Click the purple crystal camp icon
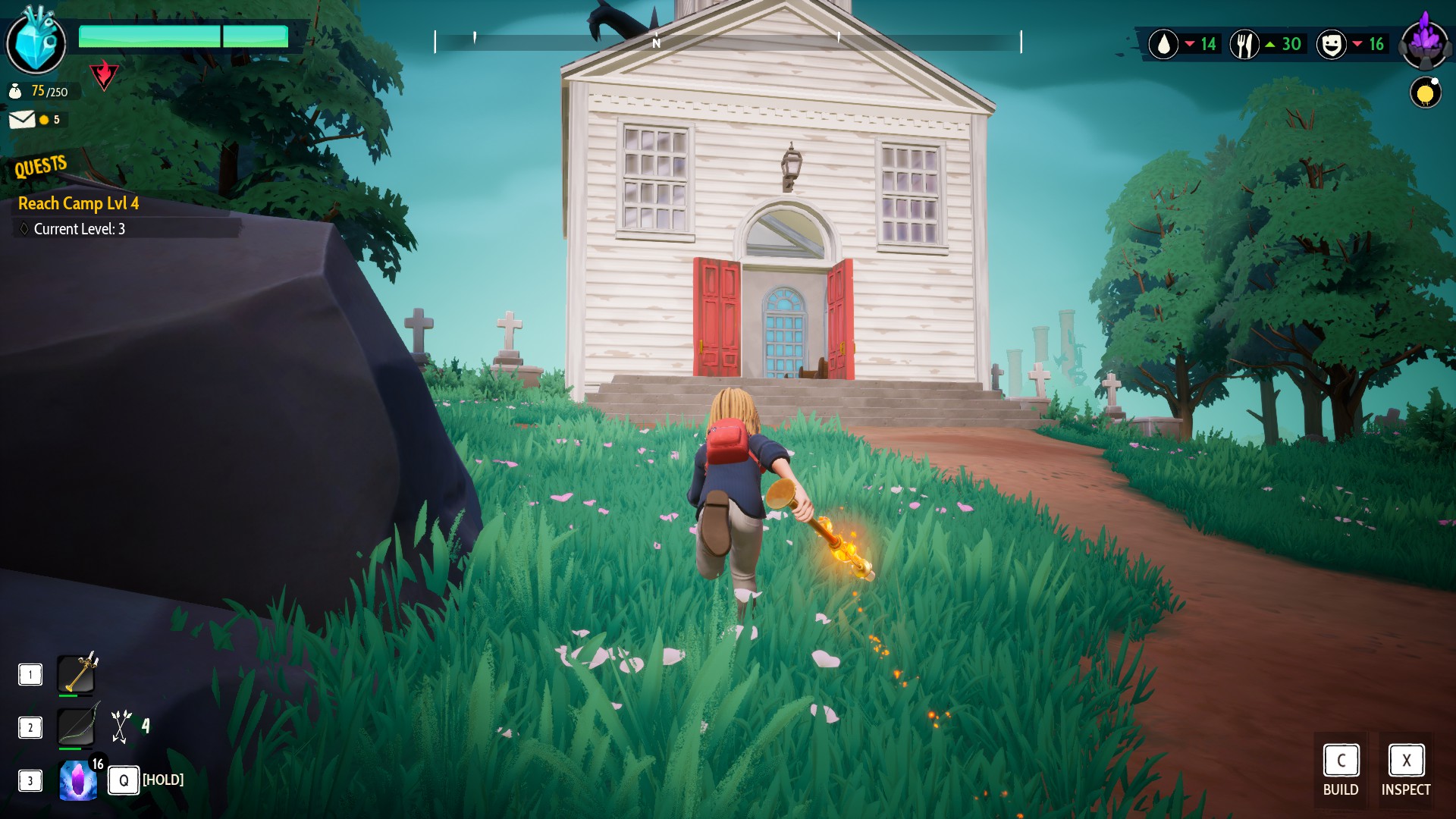This screenshot has height=819, width=1456. (1425, 42)
